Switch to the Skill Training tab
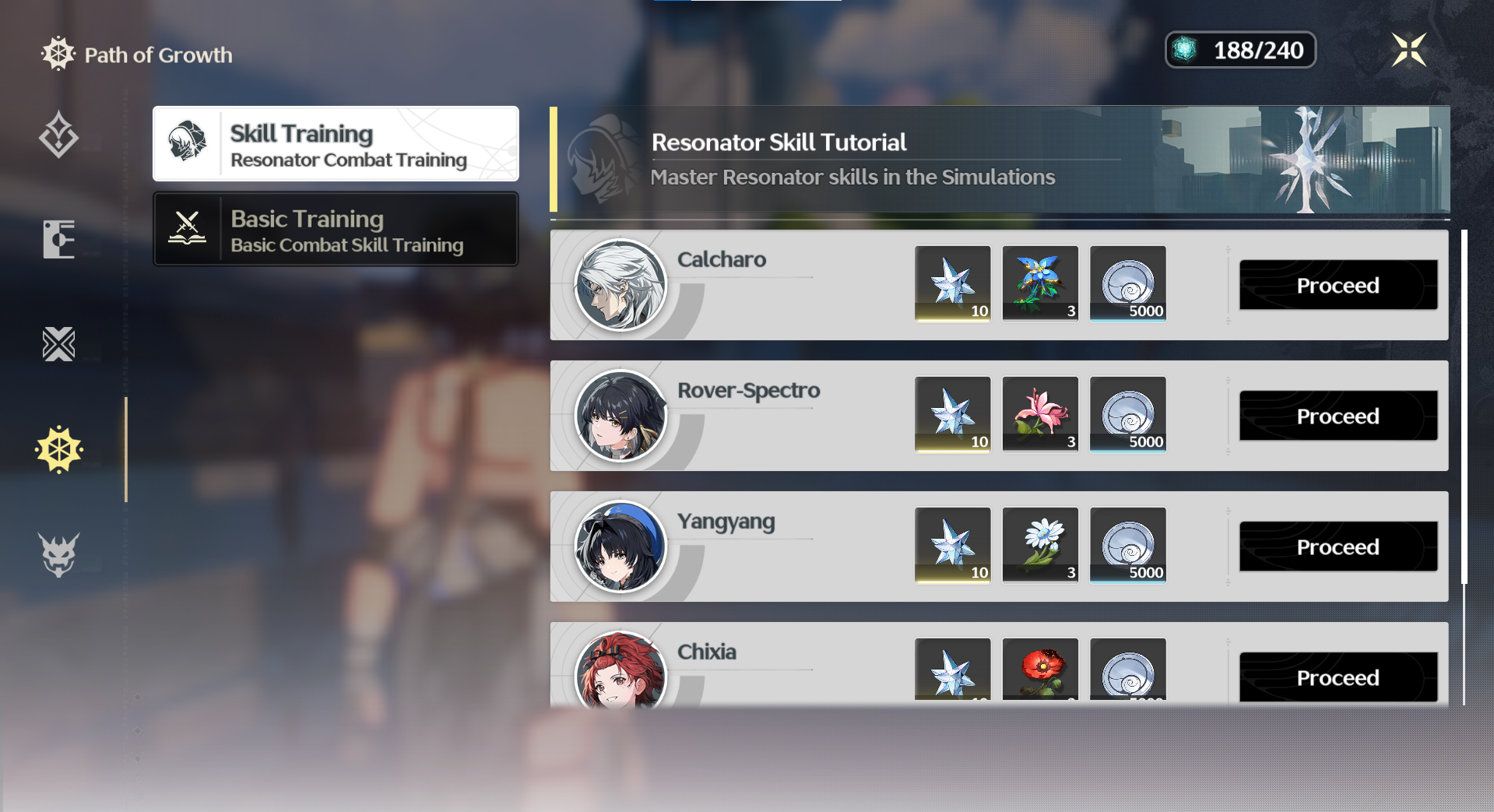This screenshot has height=812, width=1494. click(335, 143)
